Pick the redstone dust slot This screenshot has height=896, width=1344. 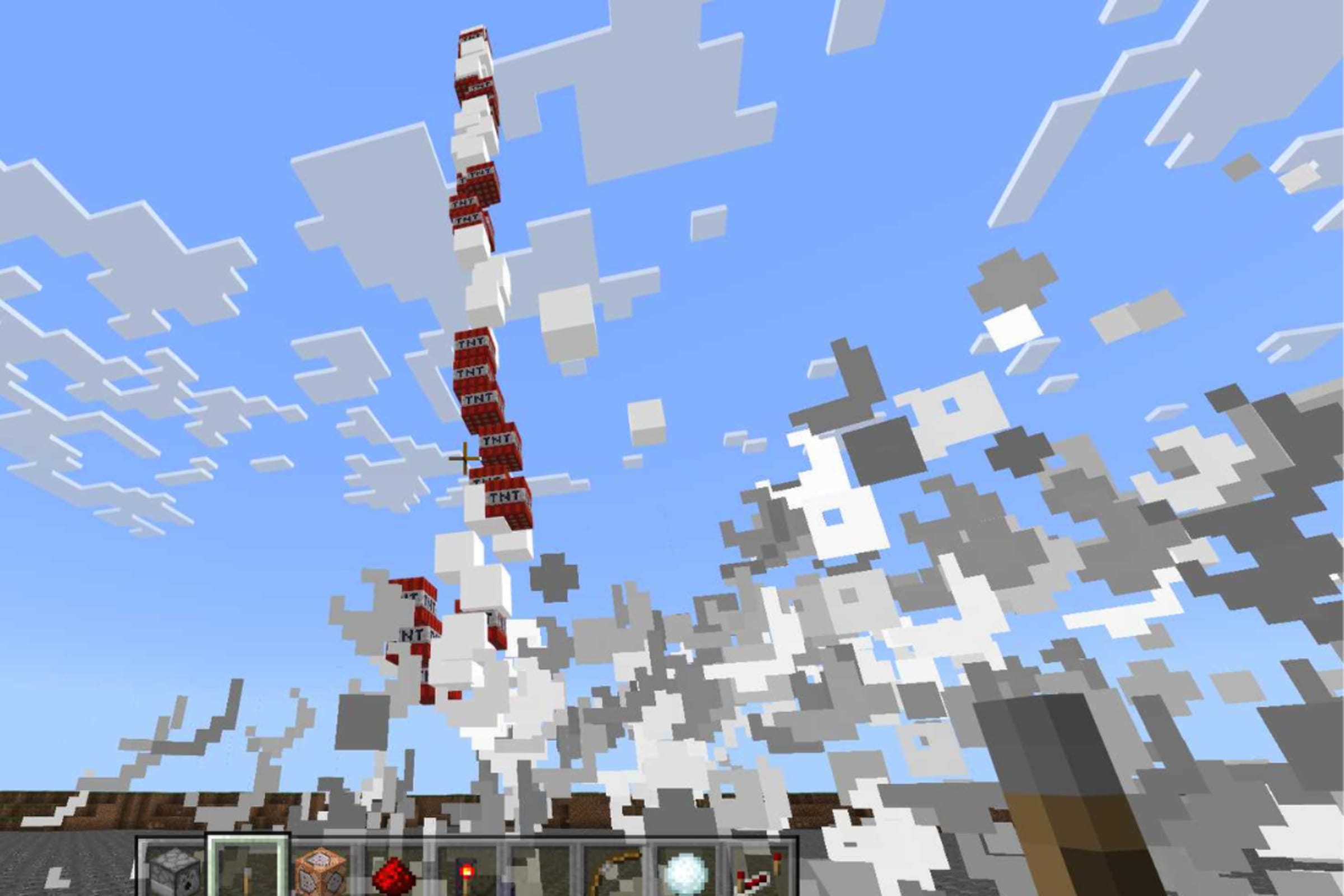[394, 872]
